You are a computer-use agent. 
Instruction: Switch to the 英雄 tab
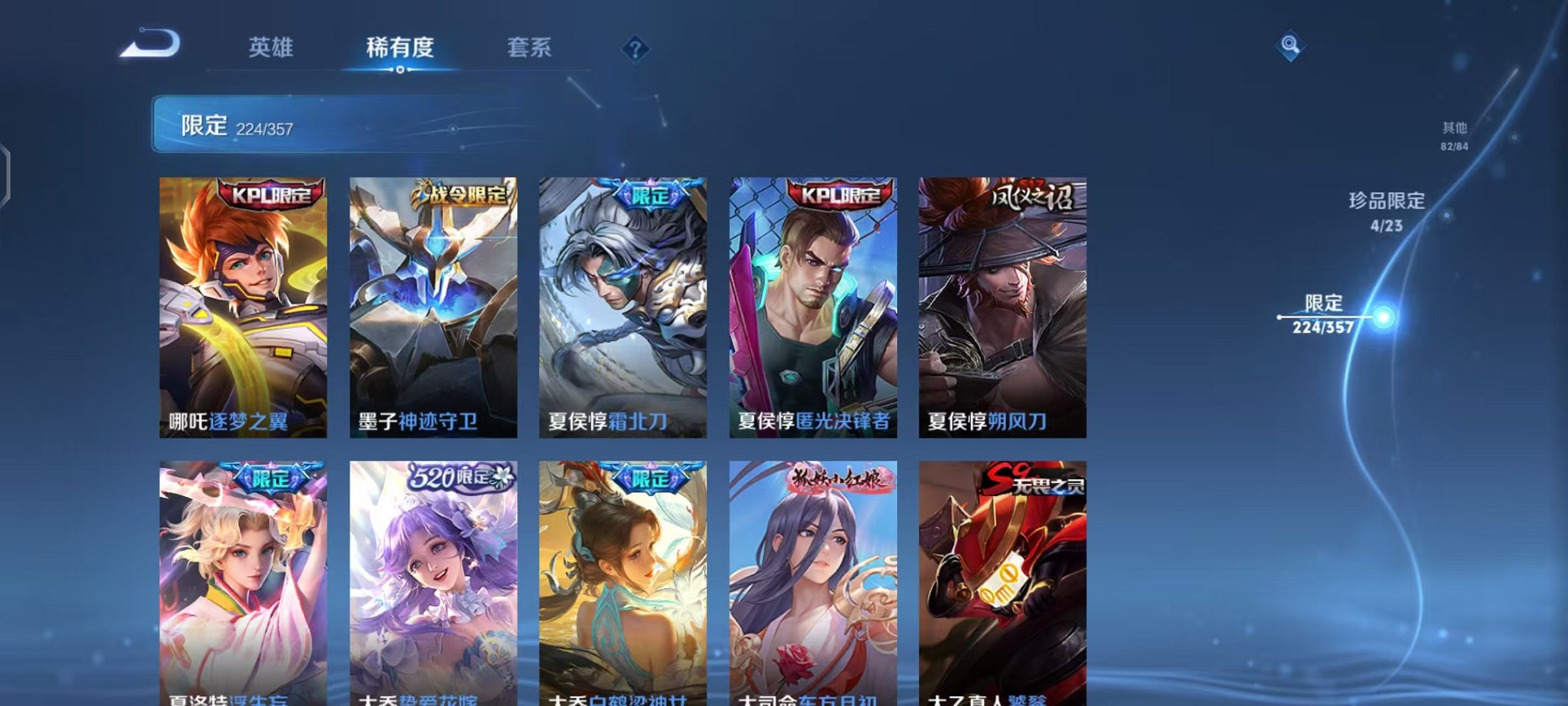(x=271, y=48)
